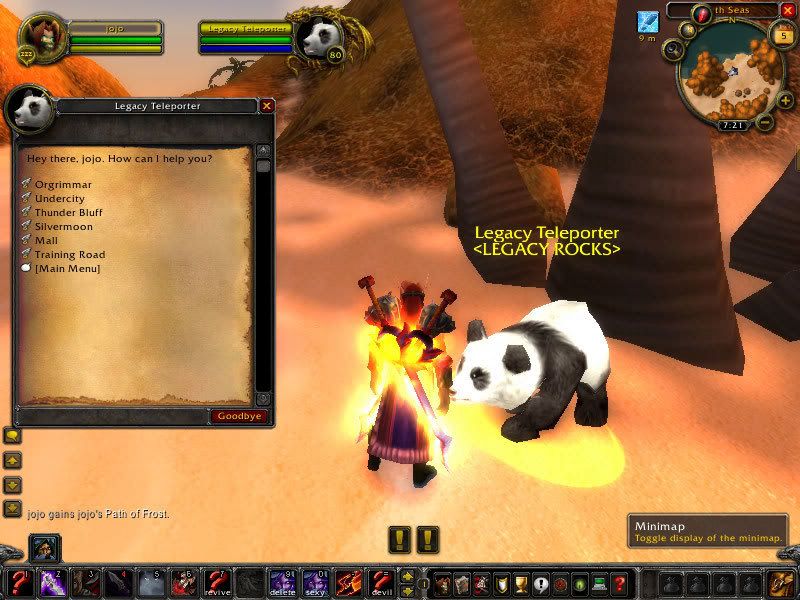800x600 pixels.
Task: Open the red question mark help button
Action: click(619, 582)
